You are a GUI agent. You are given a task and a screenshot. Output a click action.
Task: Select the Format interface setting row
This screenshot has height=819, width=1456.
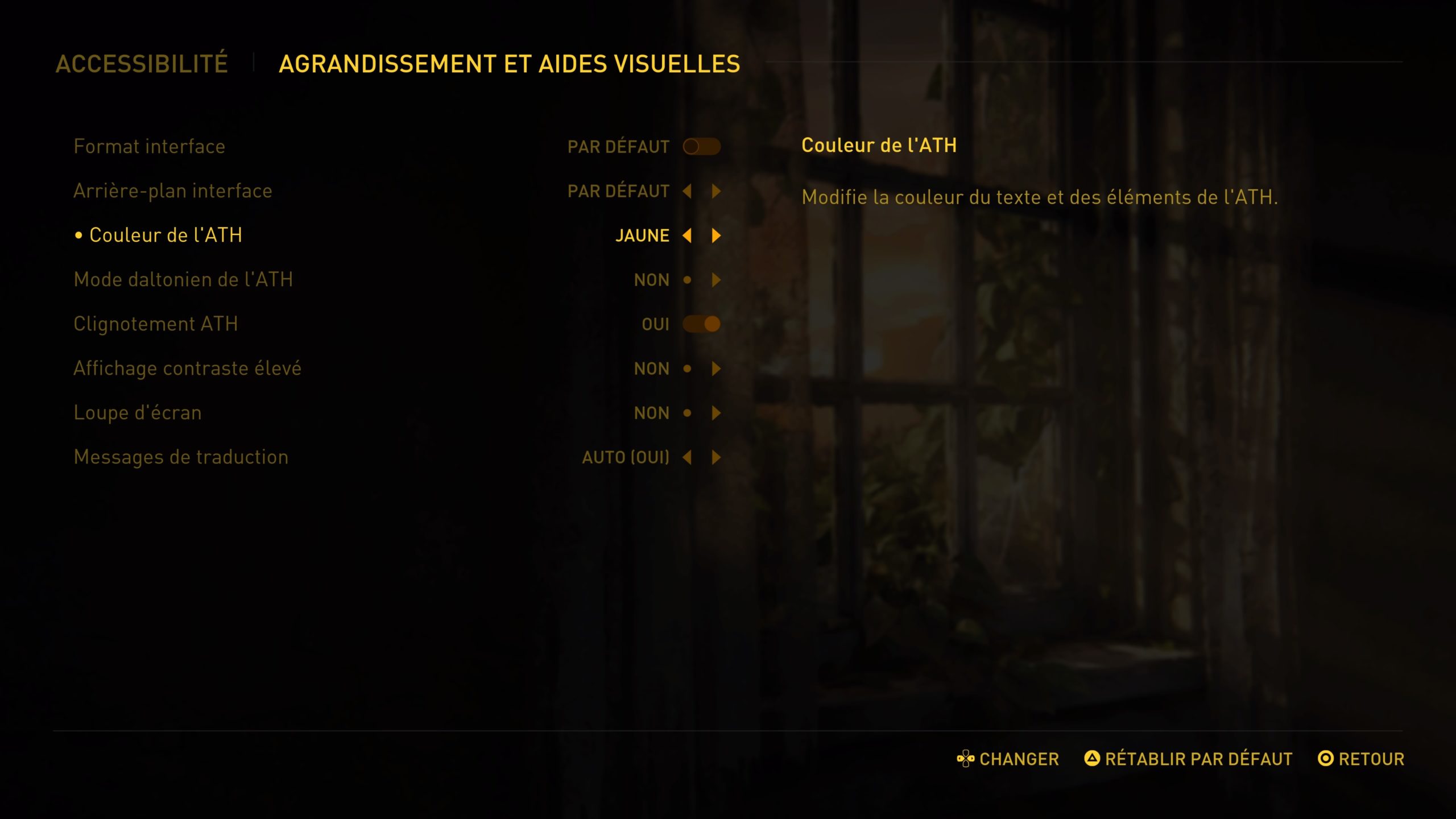click(150, 147)
